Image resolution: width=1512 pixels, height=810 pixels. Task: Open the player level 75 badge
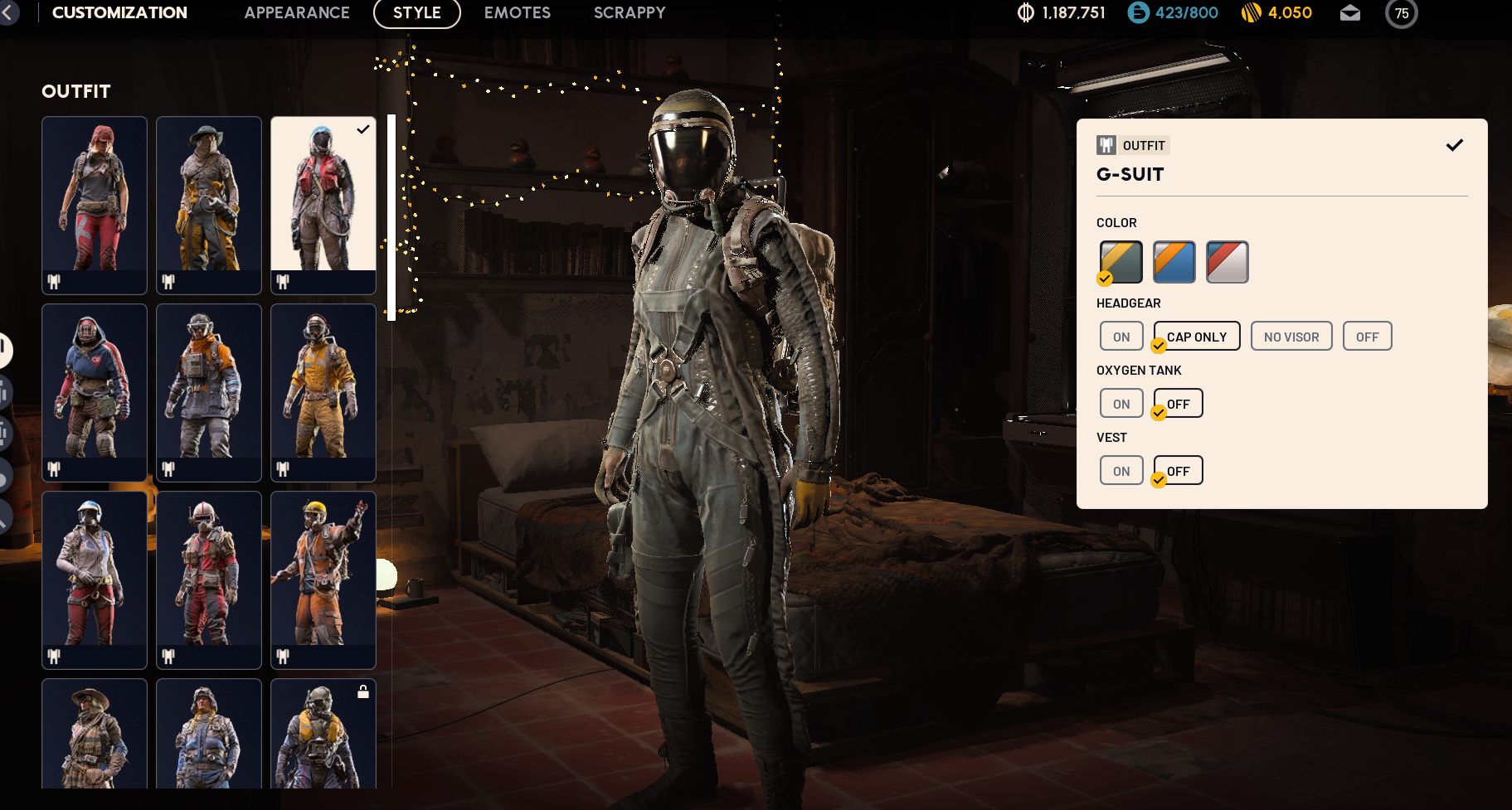pos(1401,13)
